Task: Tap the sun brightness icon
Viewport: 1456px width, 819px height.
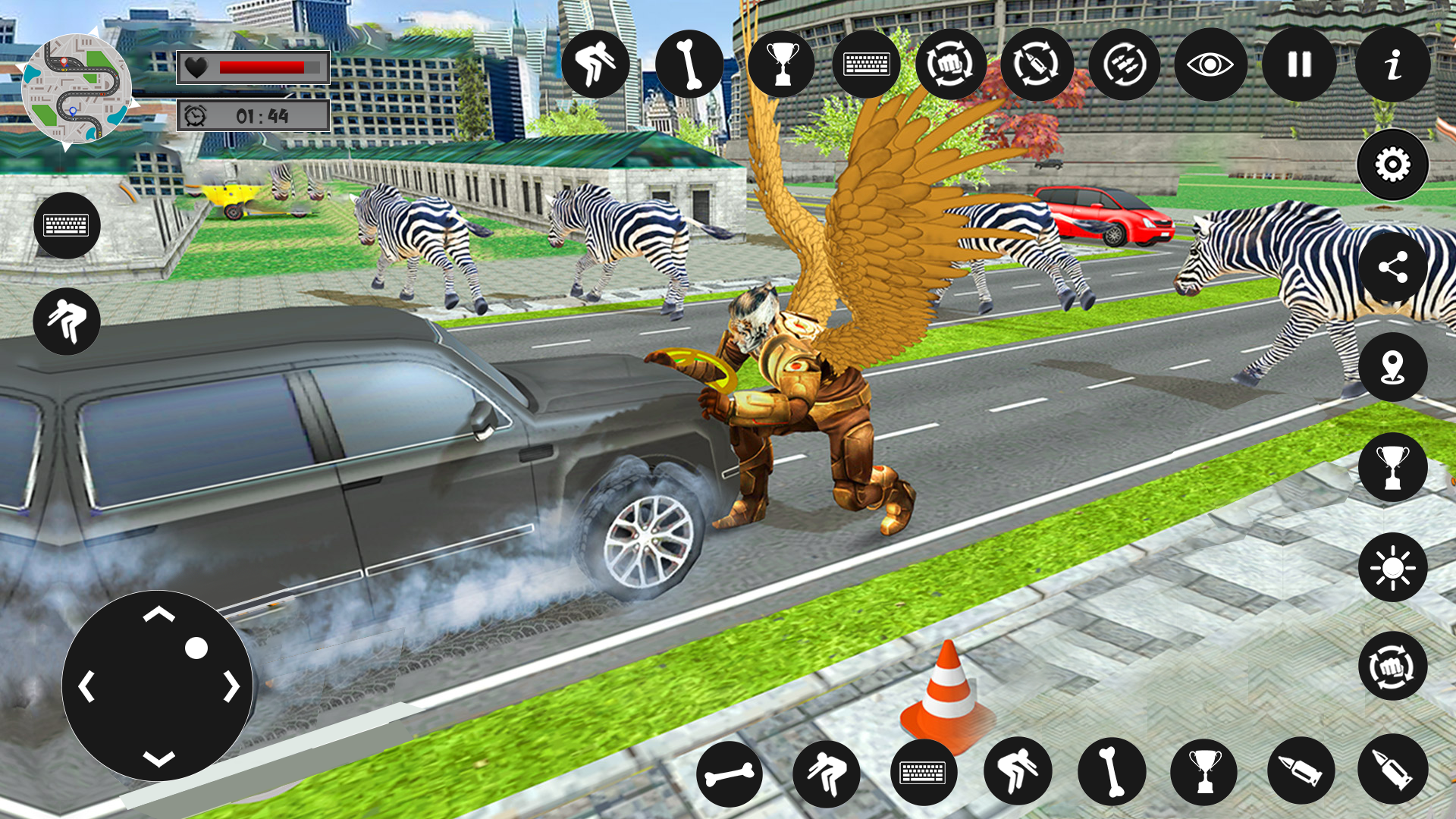Action: (1392, 567)
